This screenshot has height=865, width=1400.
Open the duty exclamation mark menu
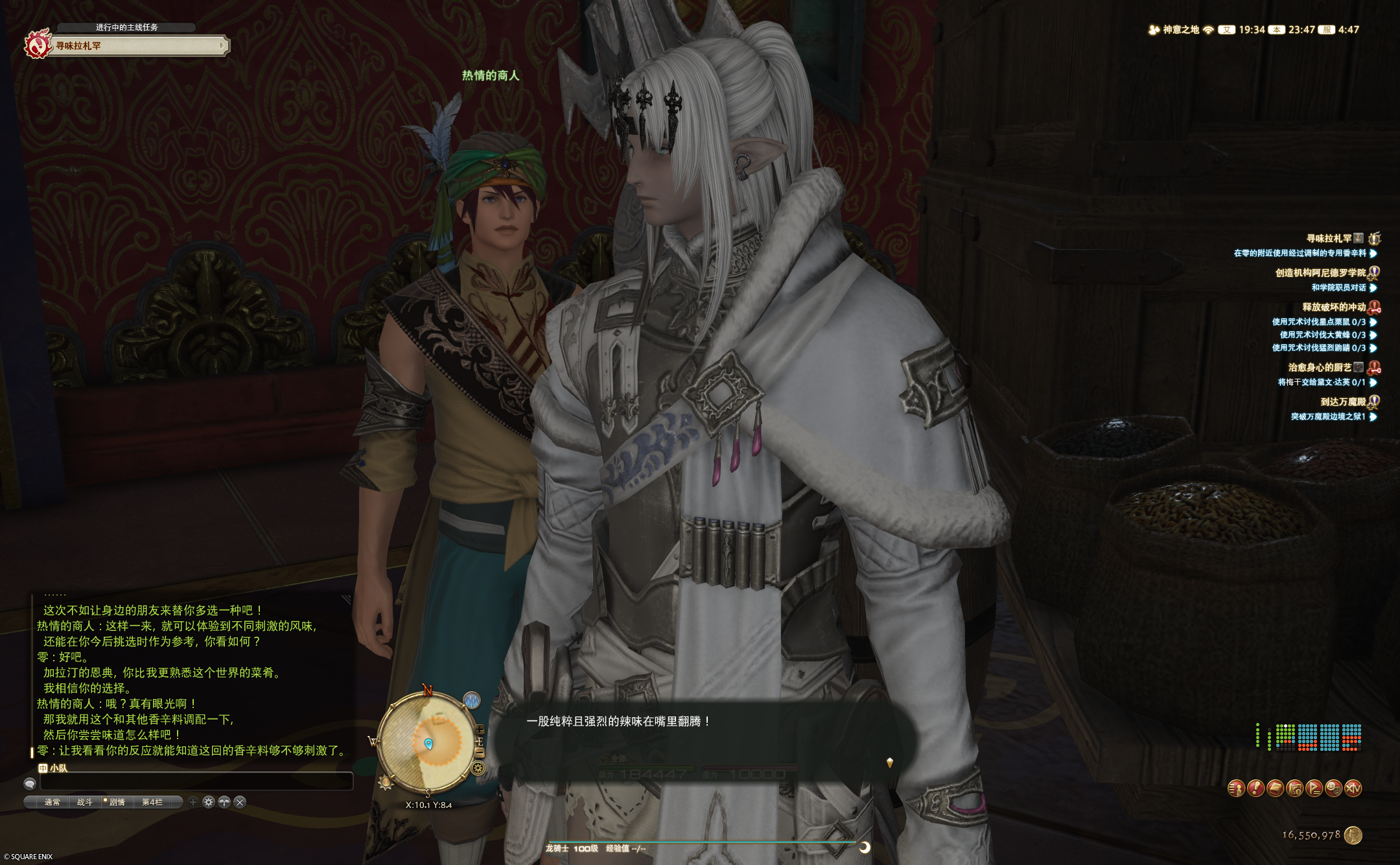[x=1255, y=788]
